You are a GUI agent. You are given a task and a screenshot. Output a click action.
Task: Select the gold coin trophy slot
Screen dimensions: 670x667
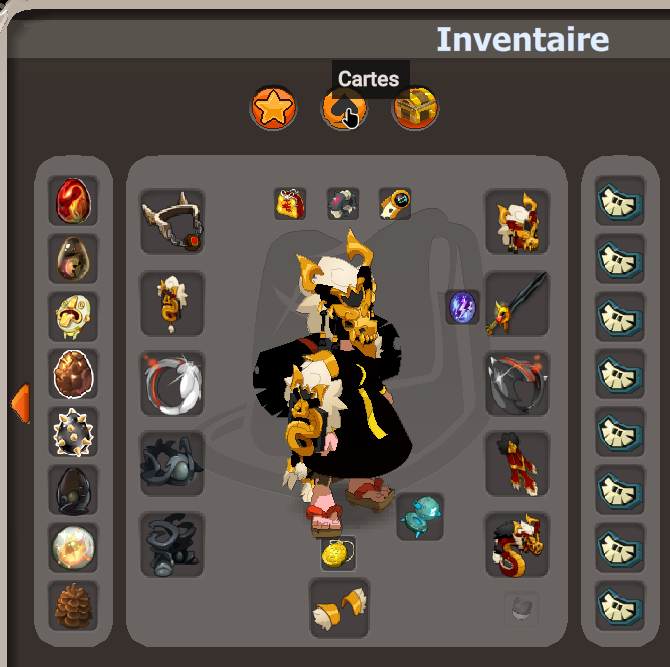click(x=338, y=553)
